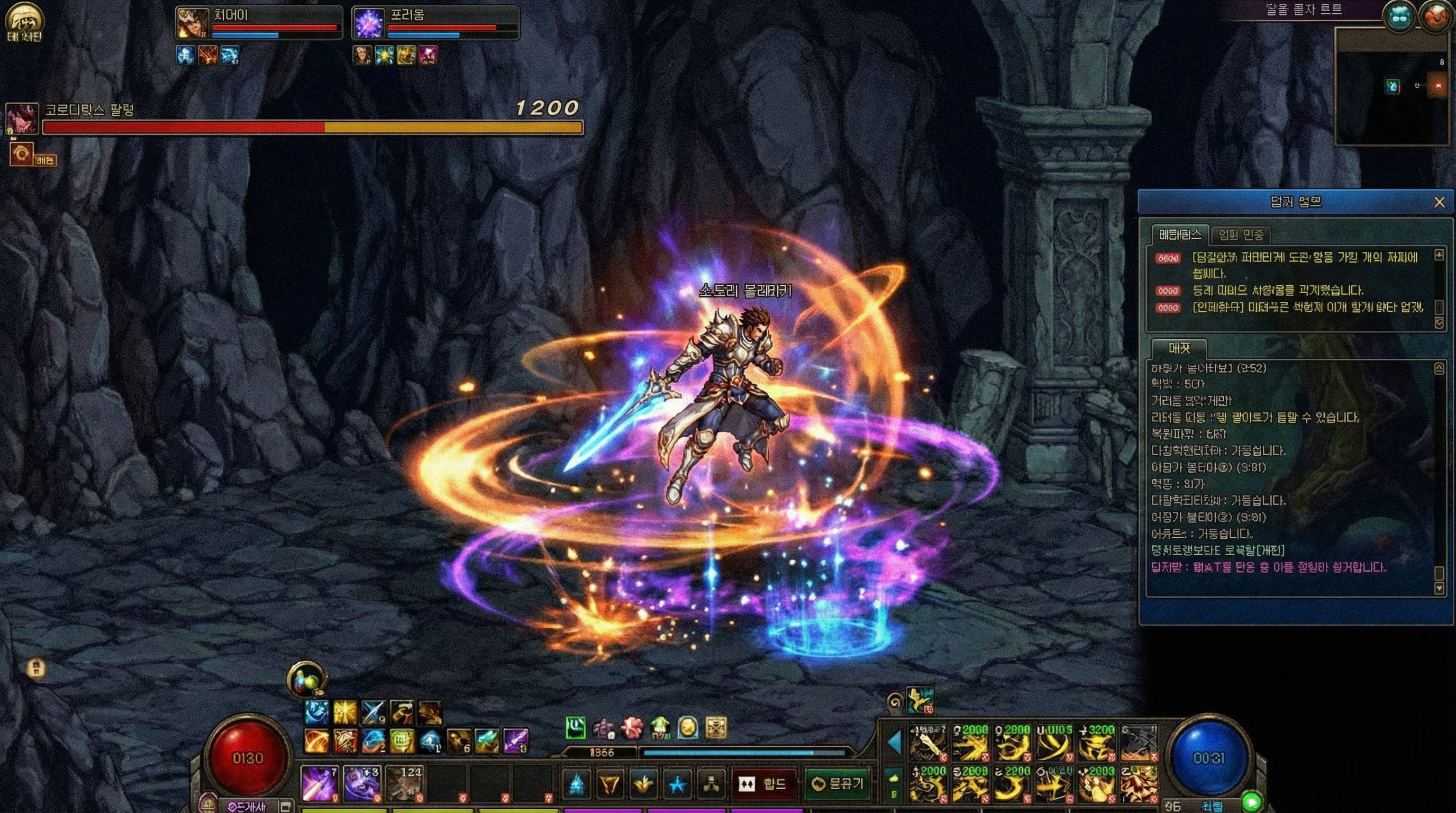The image size is (1456, 813).
Task: Click the green 문금기 button
Action: 836,785
